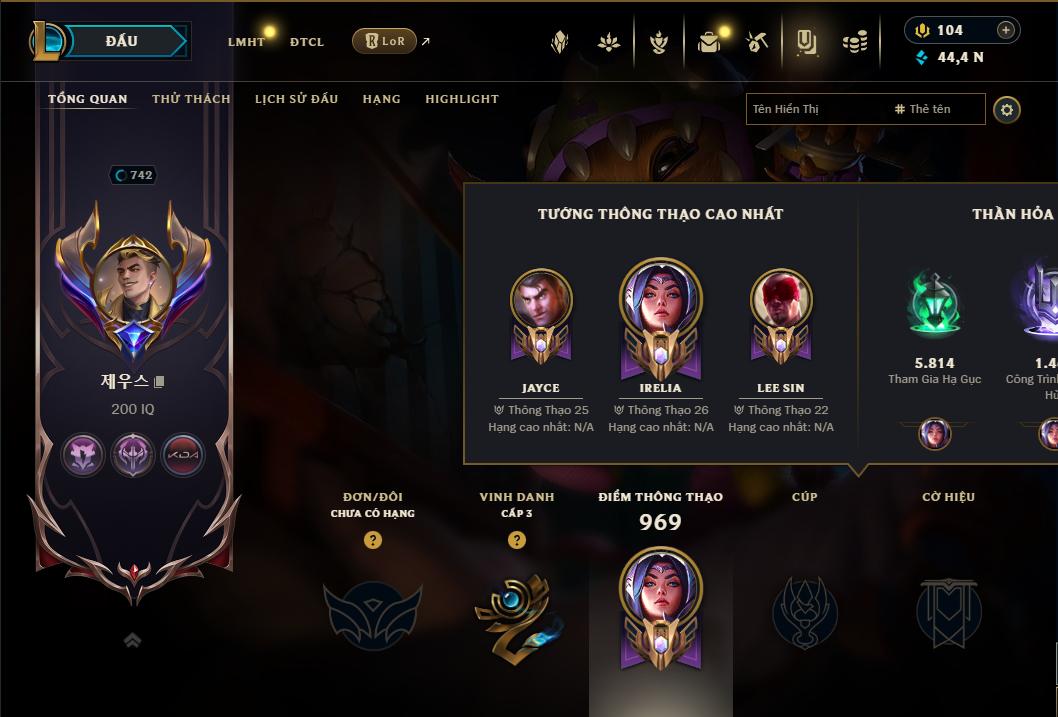Switch to the ĐTCL tab
The height and width of the screenshot is (717, 1058).
click(x=307, y=42)
